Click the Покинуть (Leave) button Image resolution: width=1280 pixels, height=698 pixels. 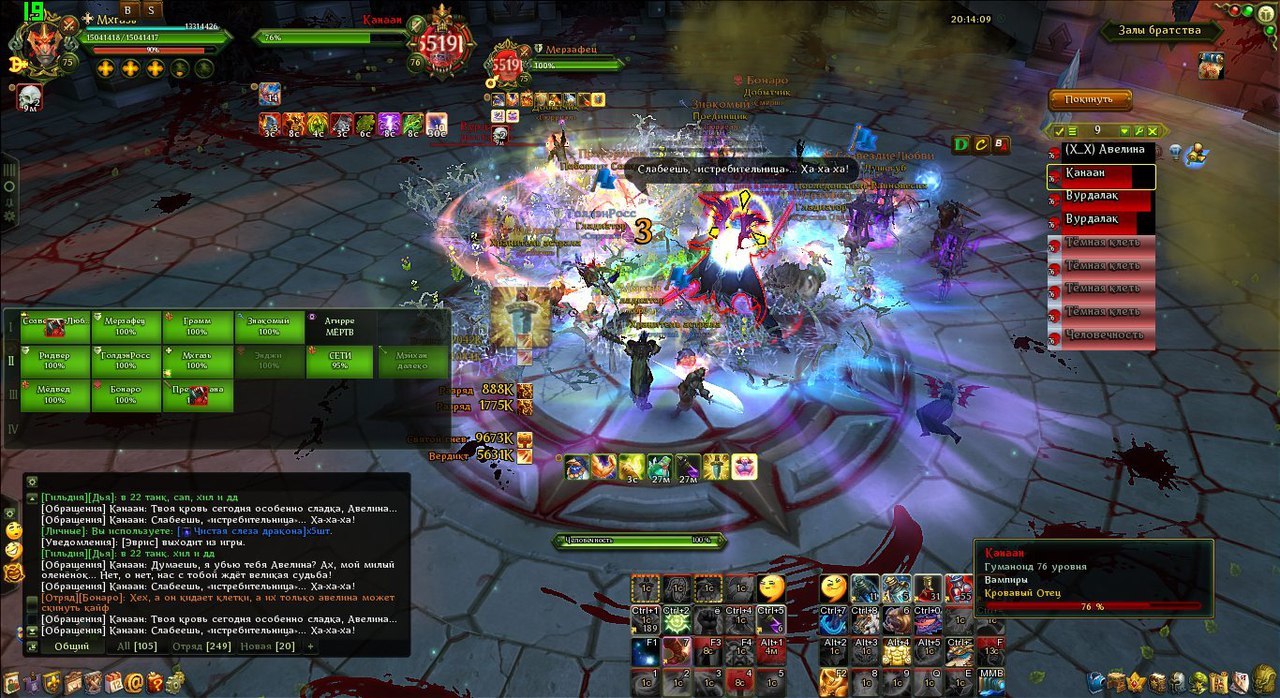tap(1089, 99)
